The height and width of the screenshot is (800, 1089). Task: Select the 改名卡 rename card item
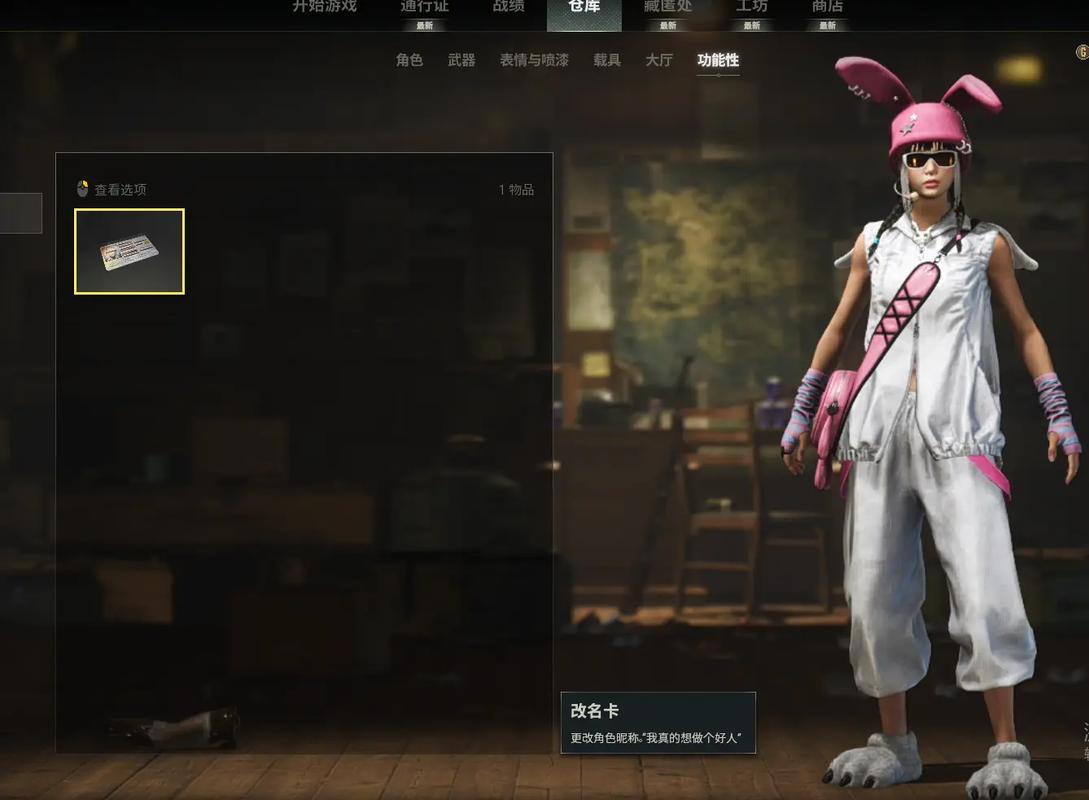pos(129,251)
